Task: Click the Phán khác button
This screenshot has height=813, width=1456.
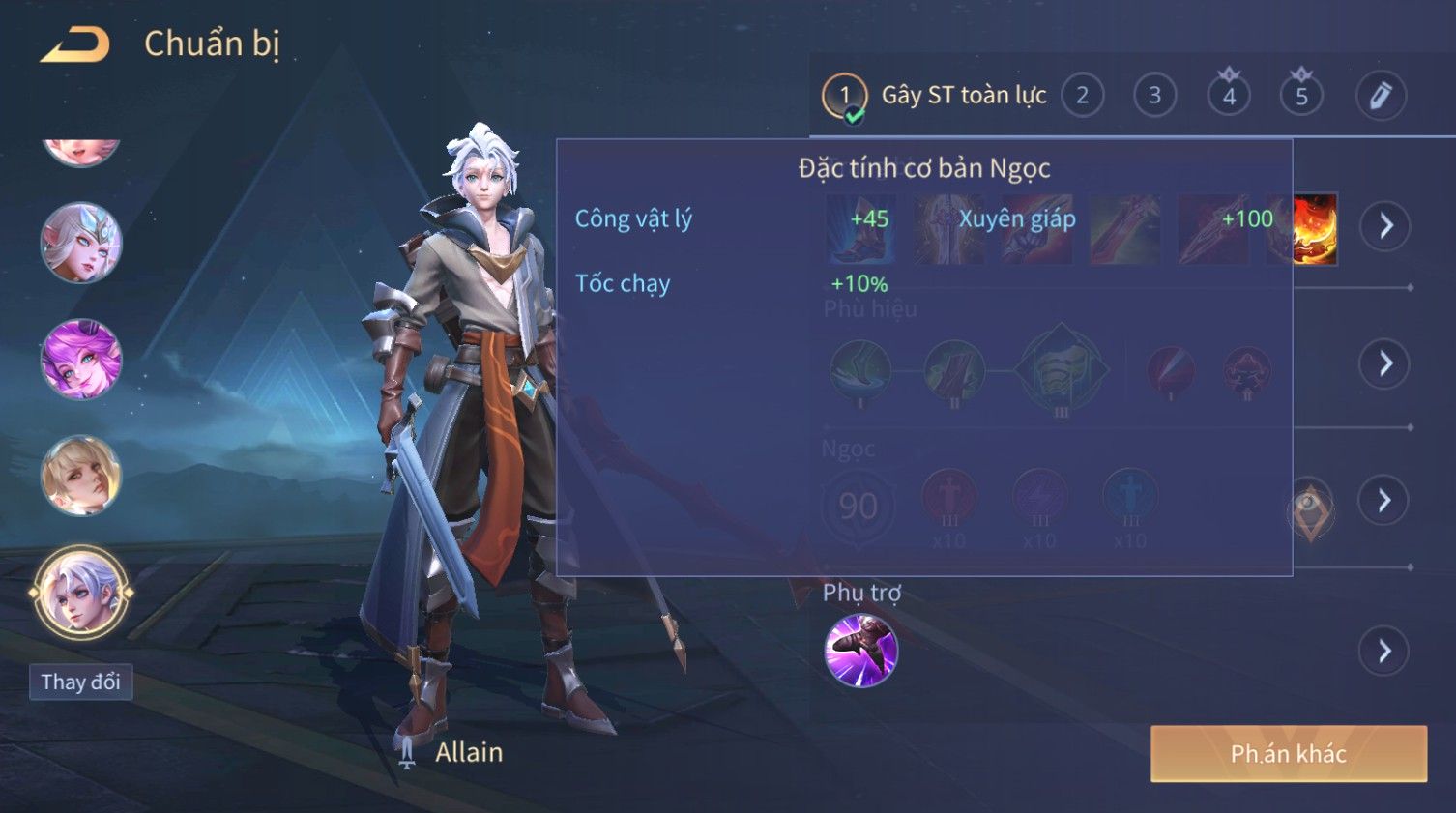Action: [1288, 754]
